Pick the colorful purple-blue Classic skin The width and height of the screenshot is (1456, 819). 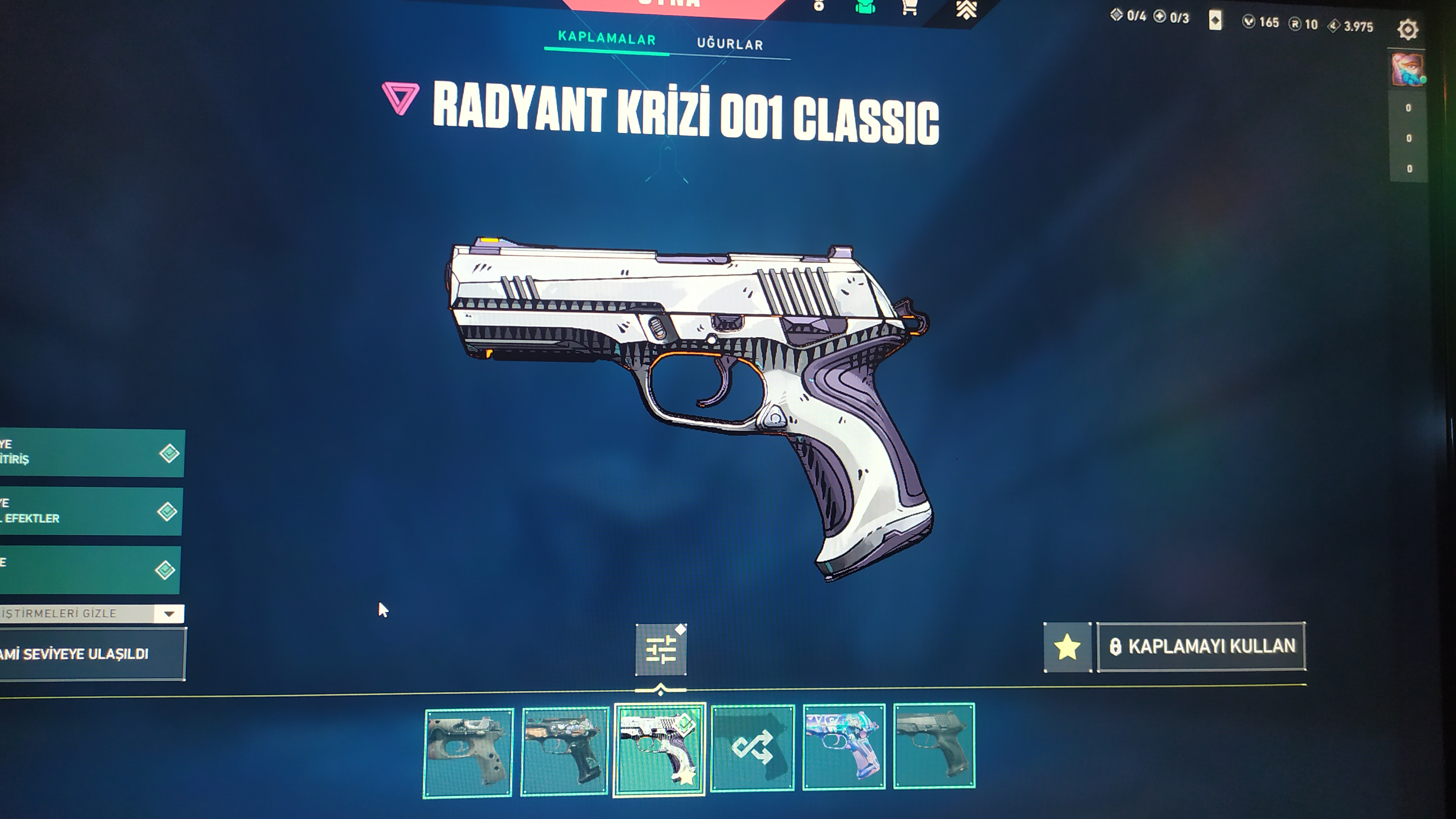pyautogui.click(x=844, y=746)
